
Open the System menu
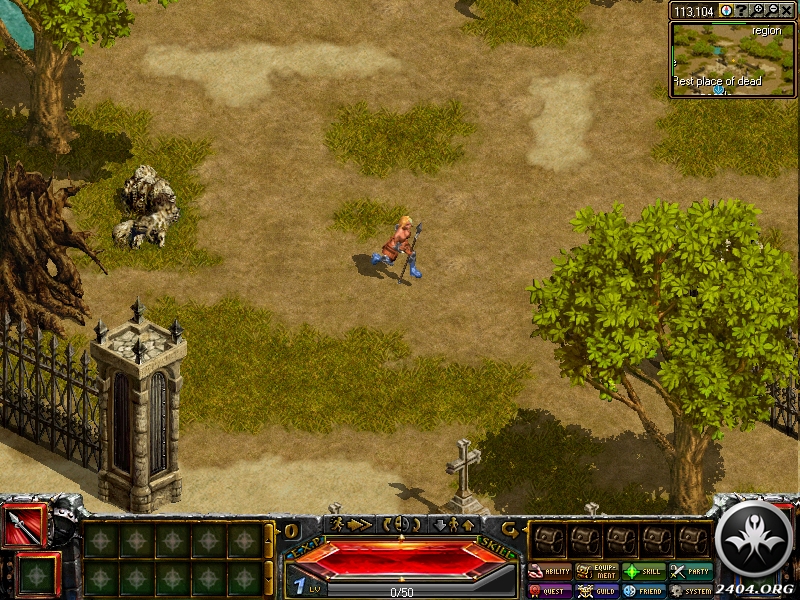tap(691, 591)
